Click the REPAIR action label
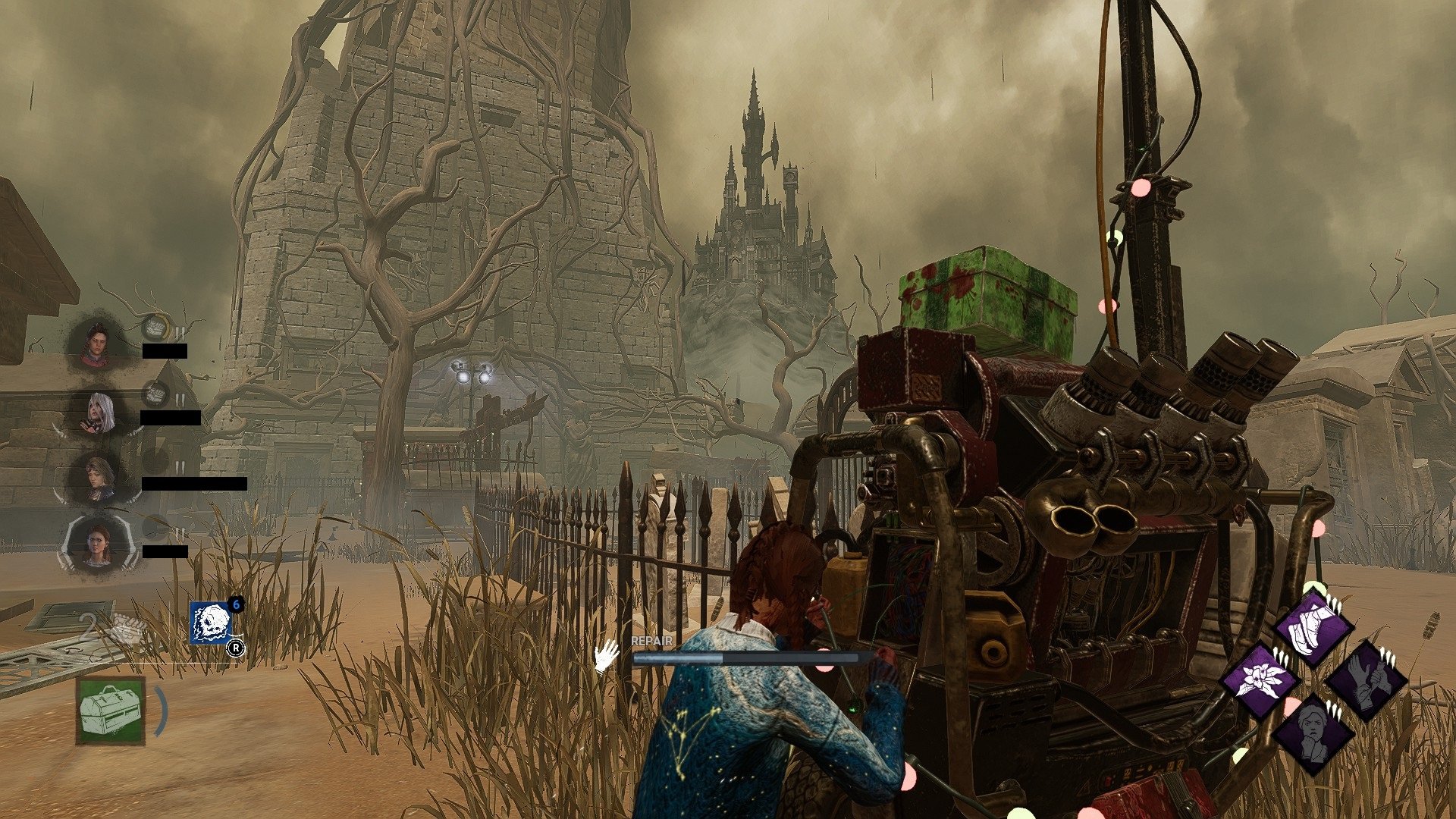Image resolution: width=1456 pixels, height=819 pixels. (x=651, y=641)
